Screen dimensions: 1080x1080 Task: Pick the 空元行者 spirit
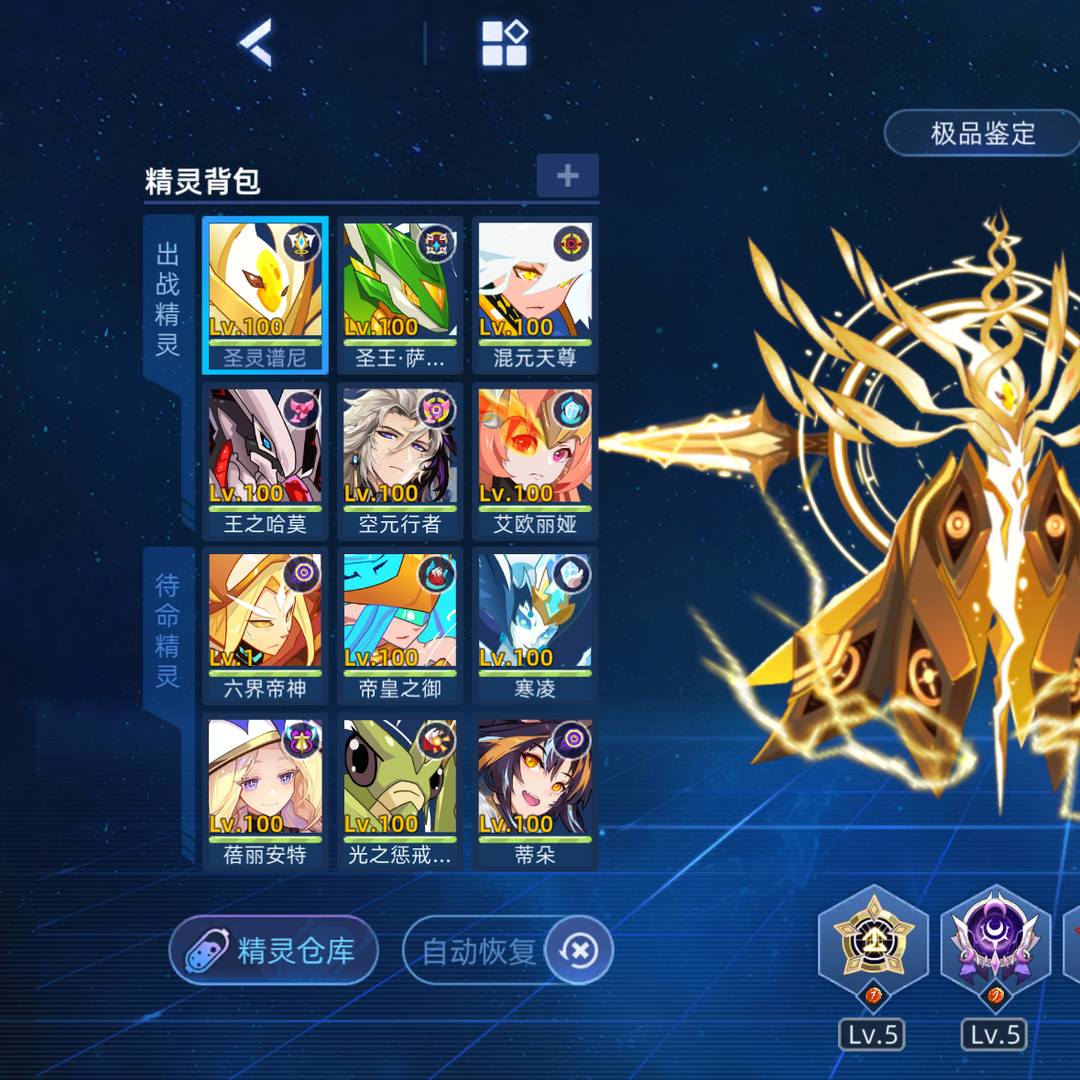pos(400,460)
